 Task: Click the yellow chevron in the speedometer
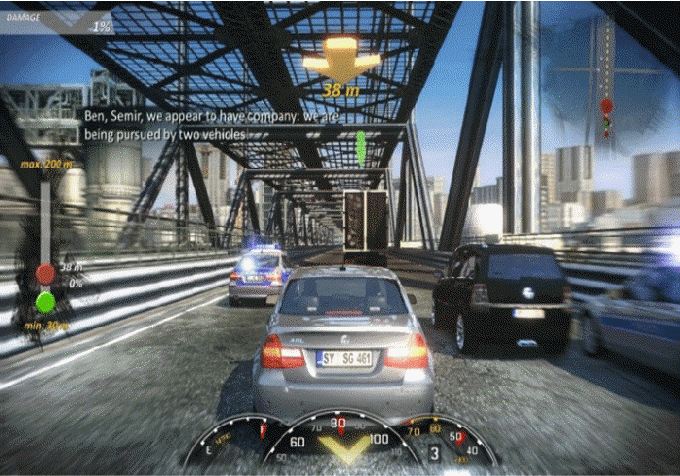348,453
